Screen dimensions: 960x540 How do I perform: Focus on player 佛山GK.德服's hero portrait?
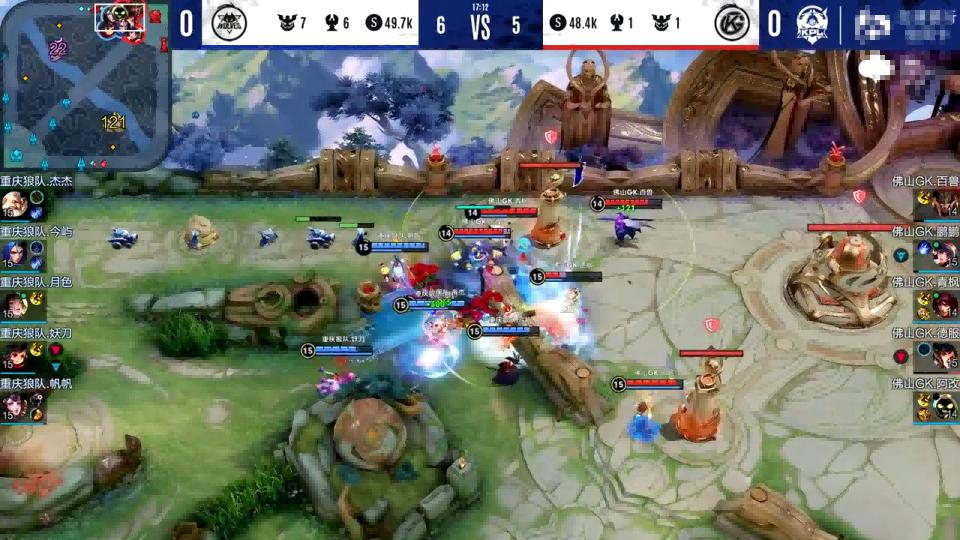pyautogui.click(x=944, y=355)
